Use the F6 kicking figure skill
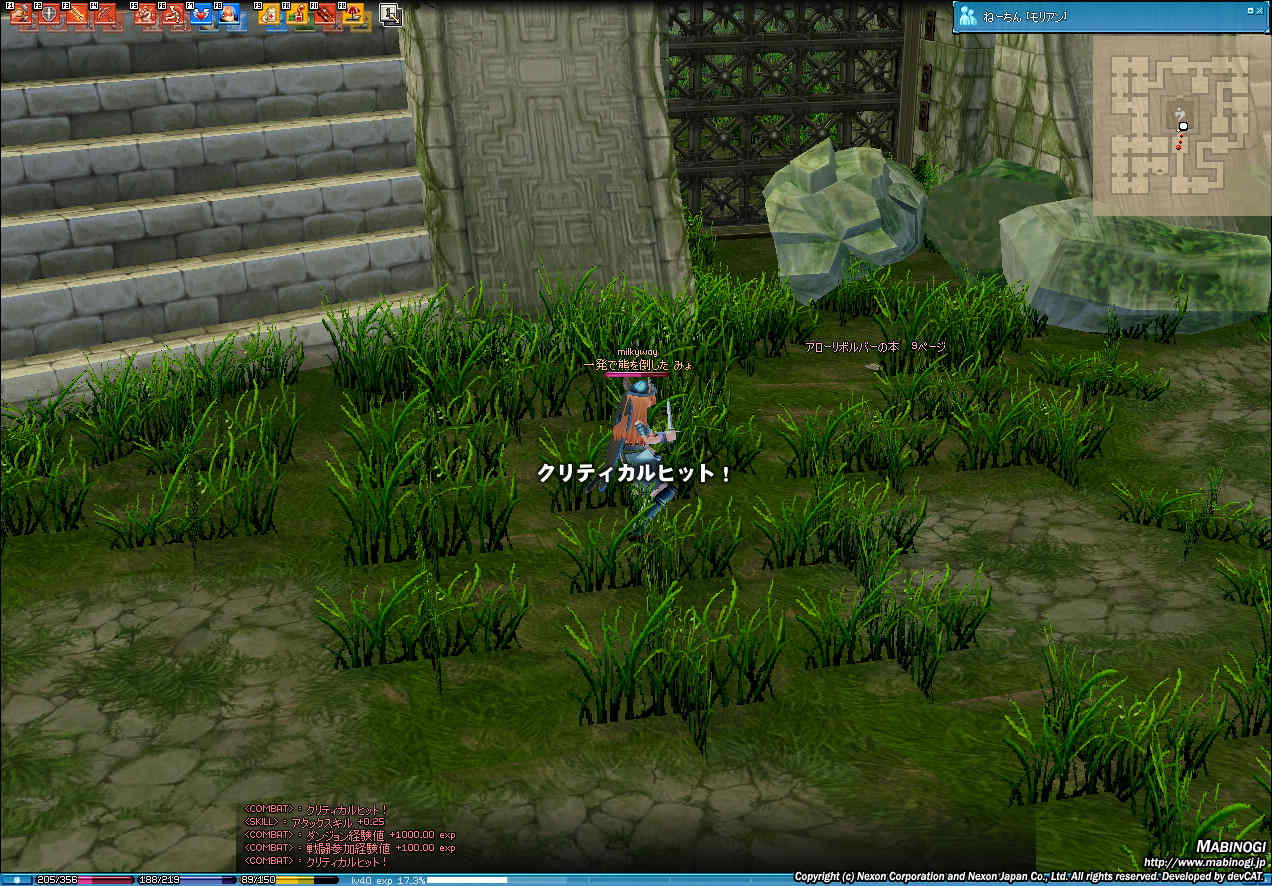 171,14
